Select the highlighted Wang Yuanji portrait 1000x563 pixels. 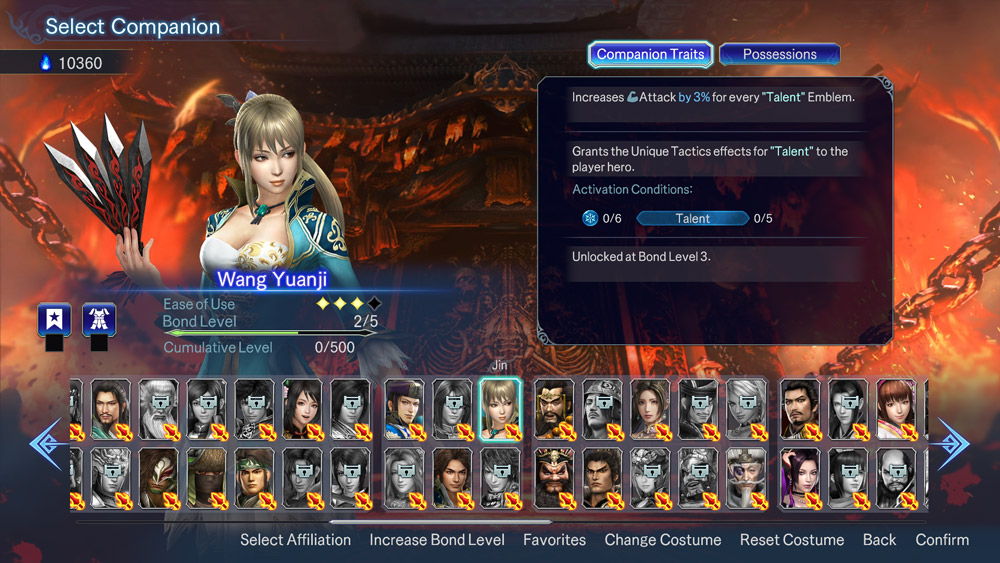tap(500, 408)
